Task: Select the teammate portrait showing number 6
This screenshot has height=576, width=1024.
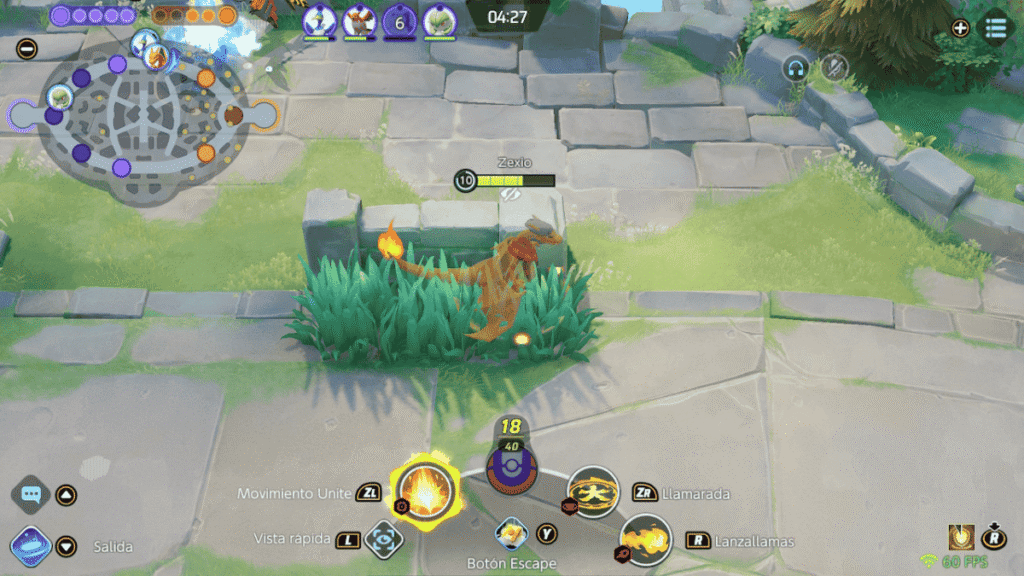Action: tap(399, 21)
